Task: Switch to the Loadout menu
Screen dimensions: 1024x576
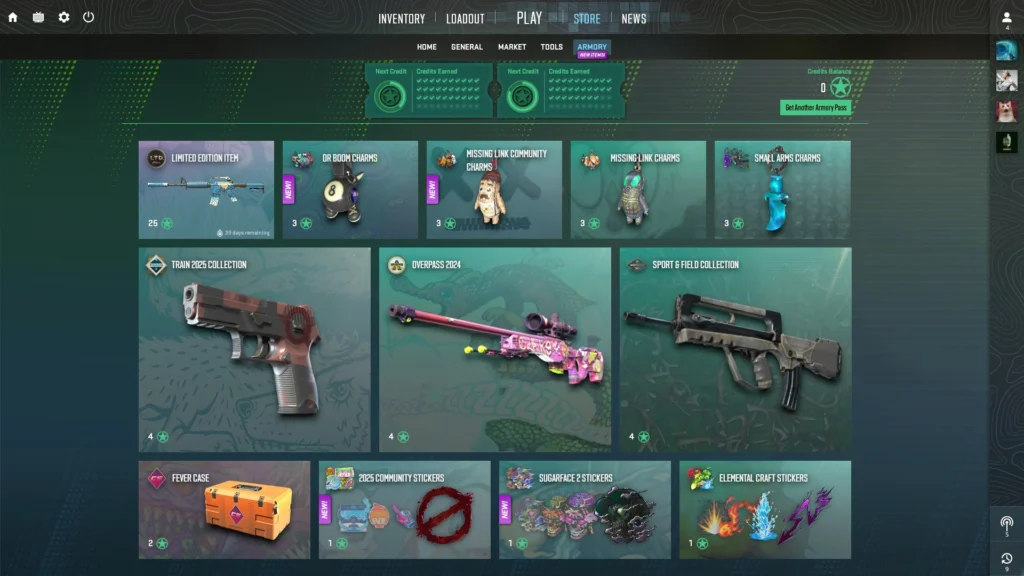Action: pyautogui.click(x=465, y=18)
